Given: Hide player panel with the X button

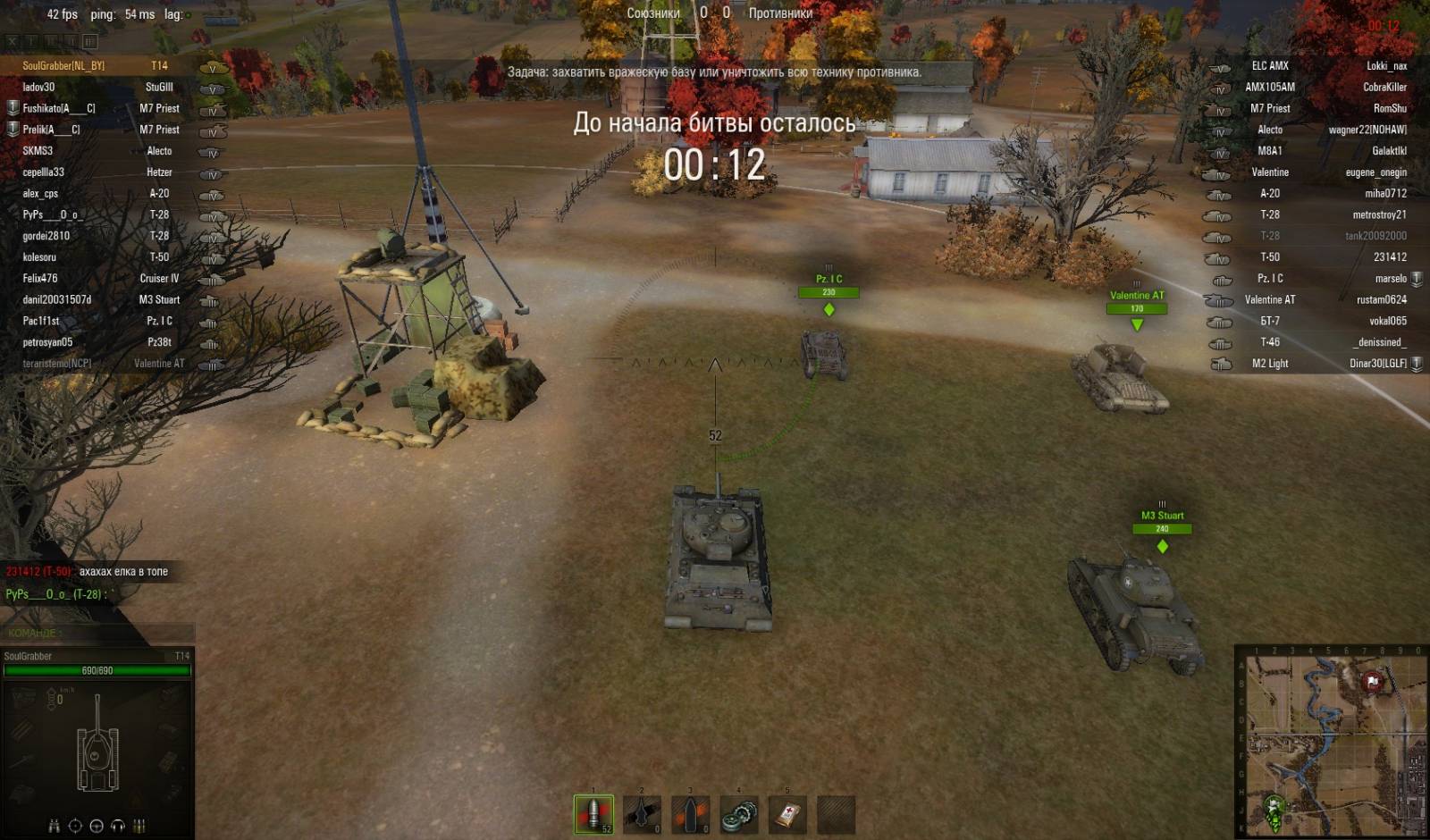Looking at the screenshot, I should (13, 41).
